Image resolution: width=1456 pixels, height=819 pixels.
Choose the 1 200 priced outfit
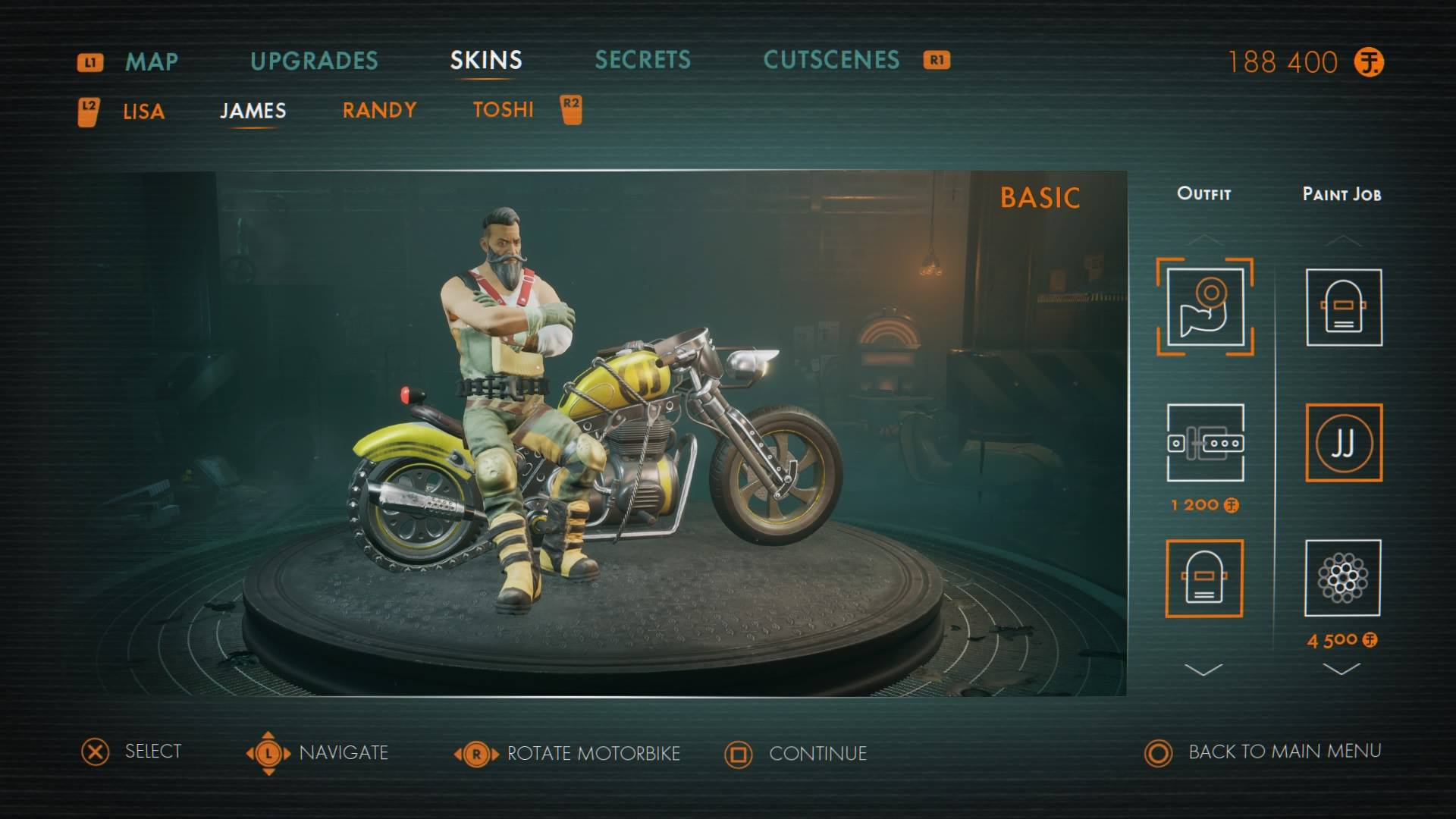1205,443
